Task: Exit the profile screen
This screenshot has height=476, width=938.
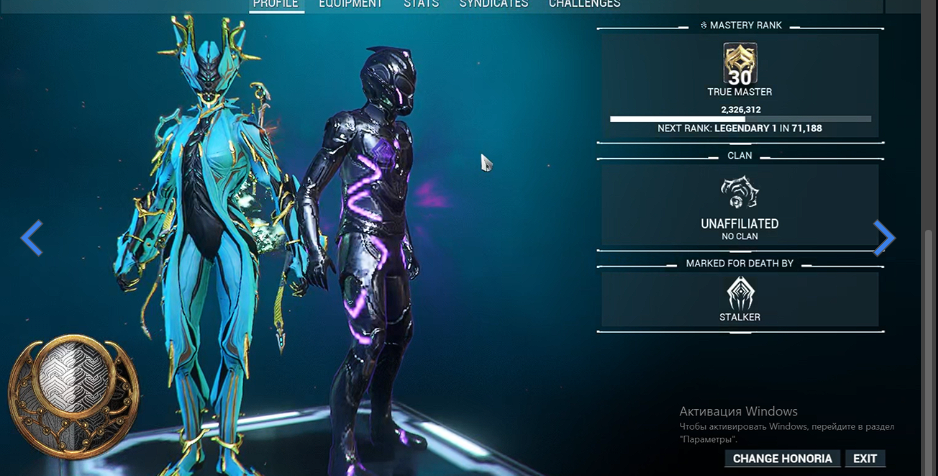Action: click(x=865, y=458)
